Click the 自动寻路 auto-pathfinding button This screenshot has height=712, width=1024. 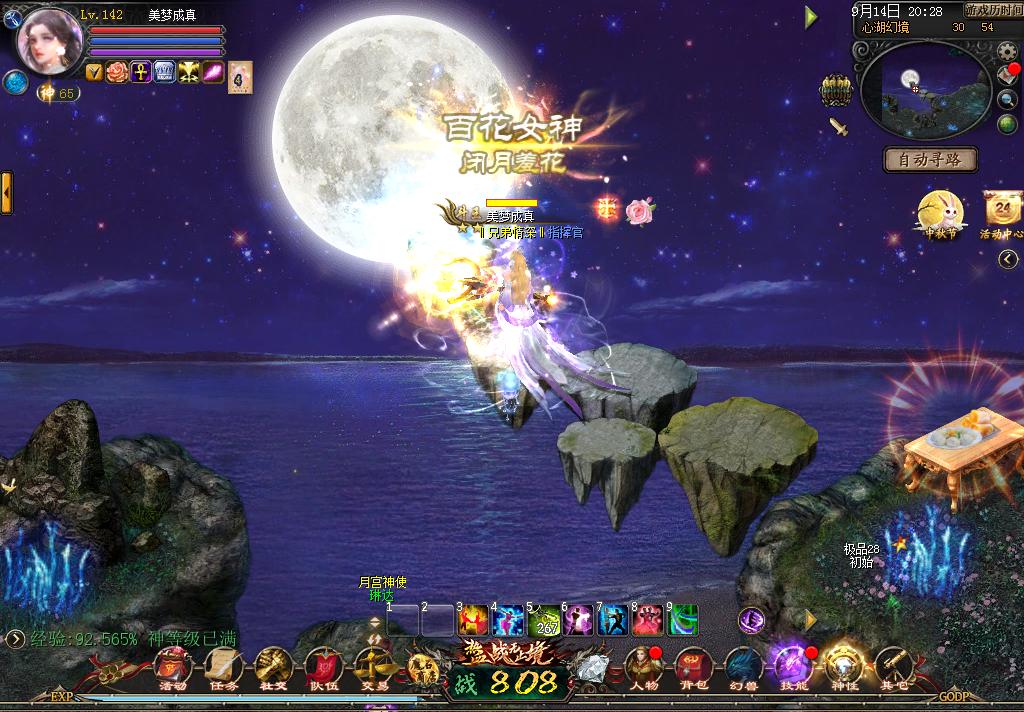click(930, 159)
